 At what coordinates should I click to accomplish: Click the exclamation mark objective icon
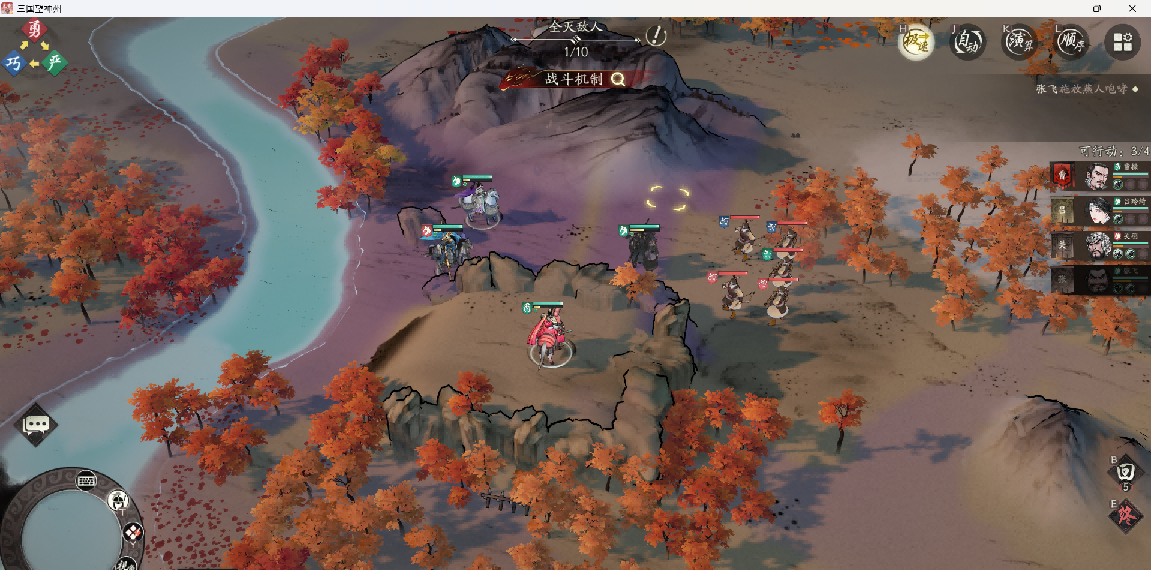(x=656, y=36)
